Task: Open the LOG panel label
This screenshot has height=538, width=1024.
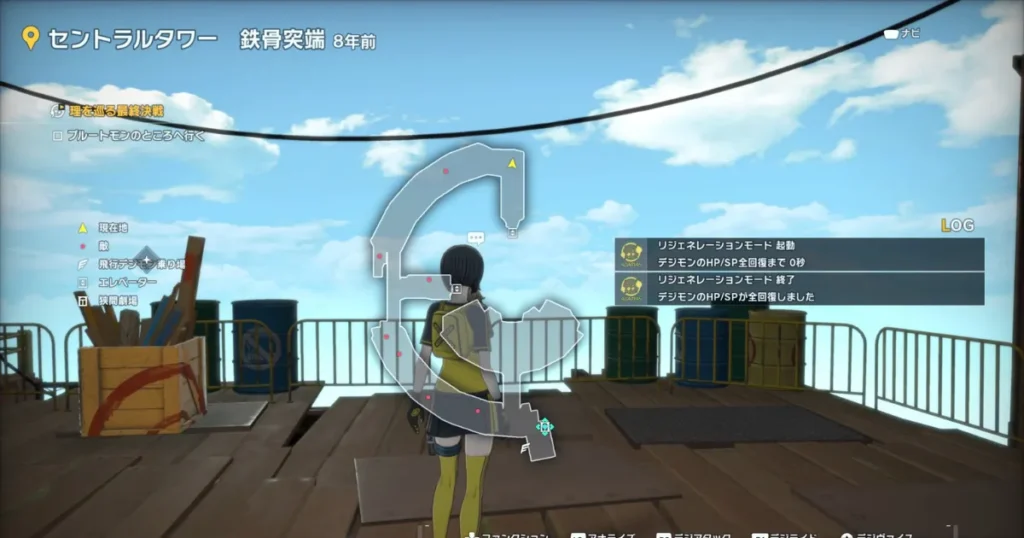Action: click(957, 226)
